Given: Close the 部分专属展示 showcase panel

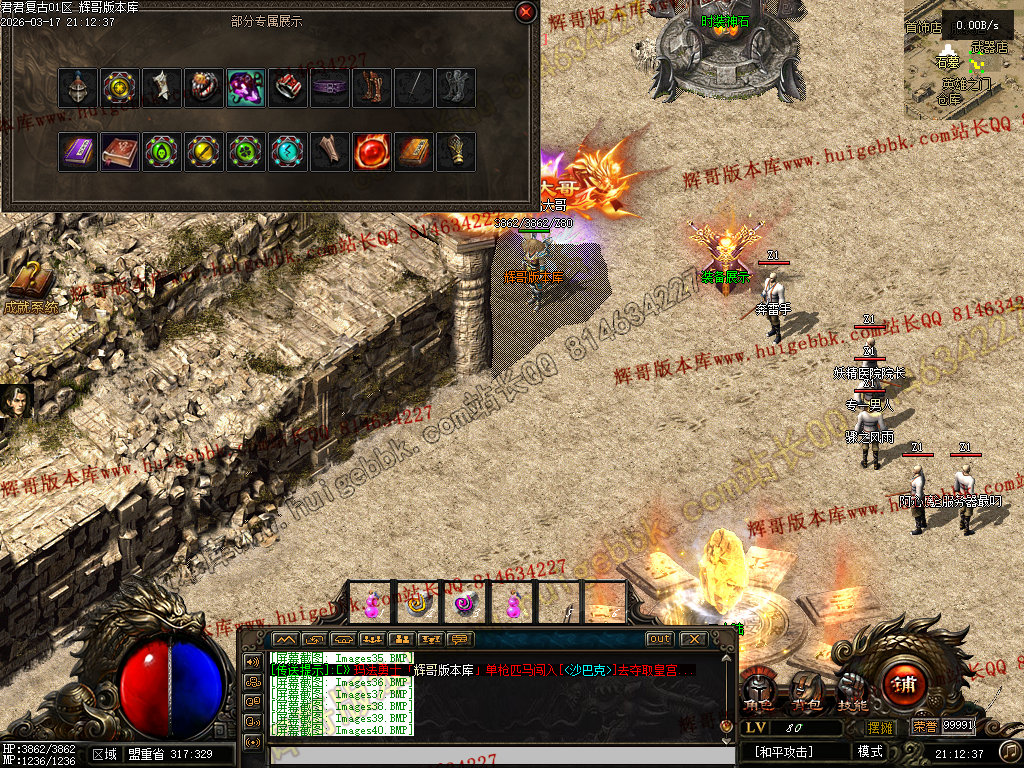Looking at the screenshot, I should point(526,12).
